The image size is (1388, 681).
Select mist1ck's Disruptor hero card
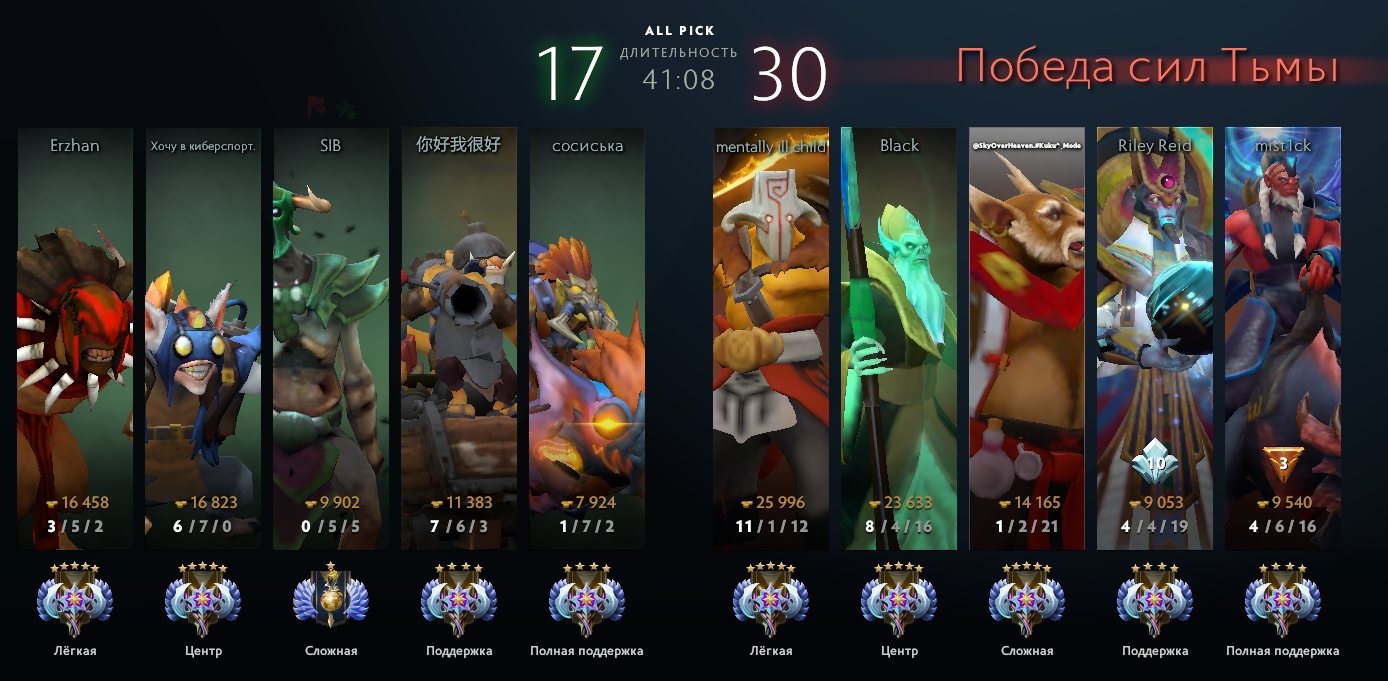click(1283, 338)
